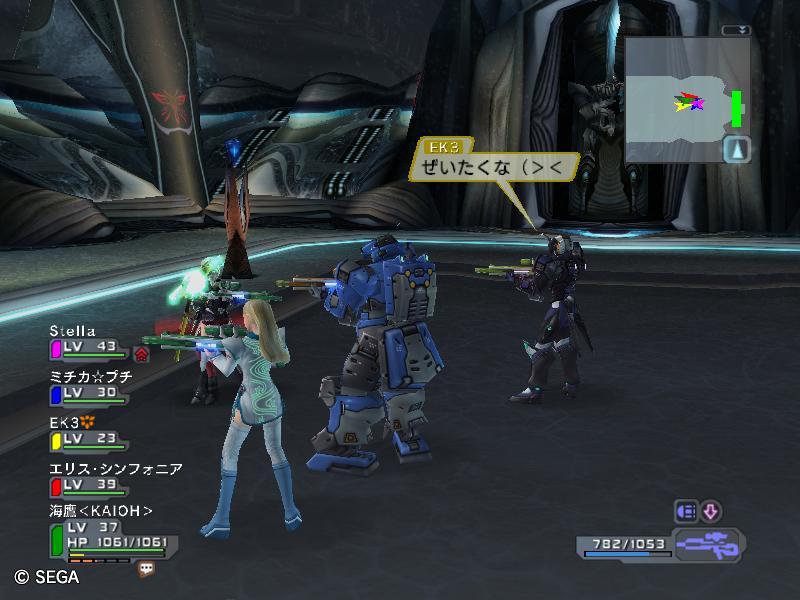Choose EK3 in the party list
The height and width of the screenshot is (600, 800).
point(65,423)
